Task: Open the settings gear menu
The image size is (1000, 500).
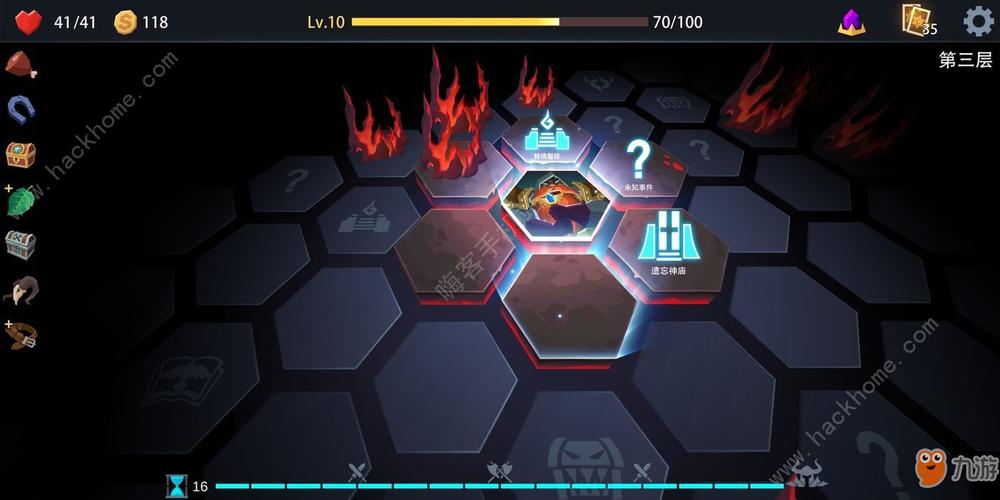Action: pyautogui.click(x=978, y=21)
